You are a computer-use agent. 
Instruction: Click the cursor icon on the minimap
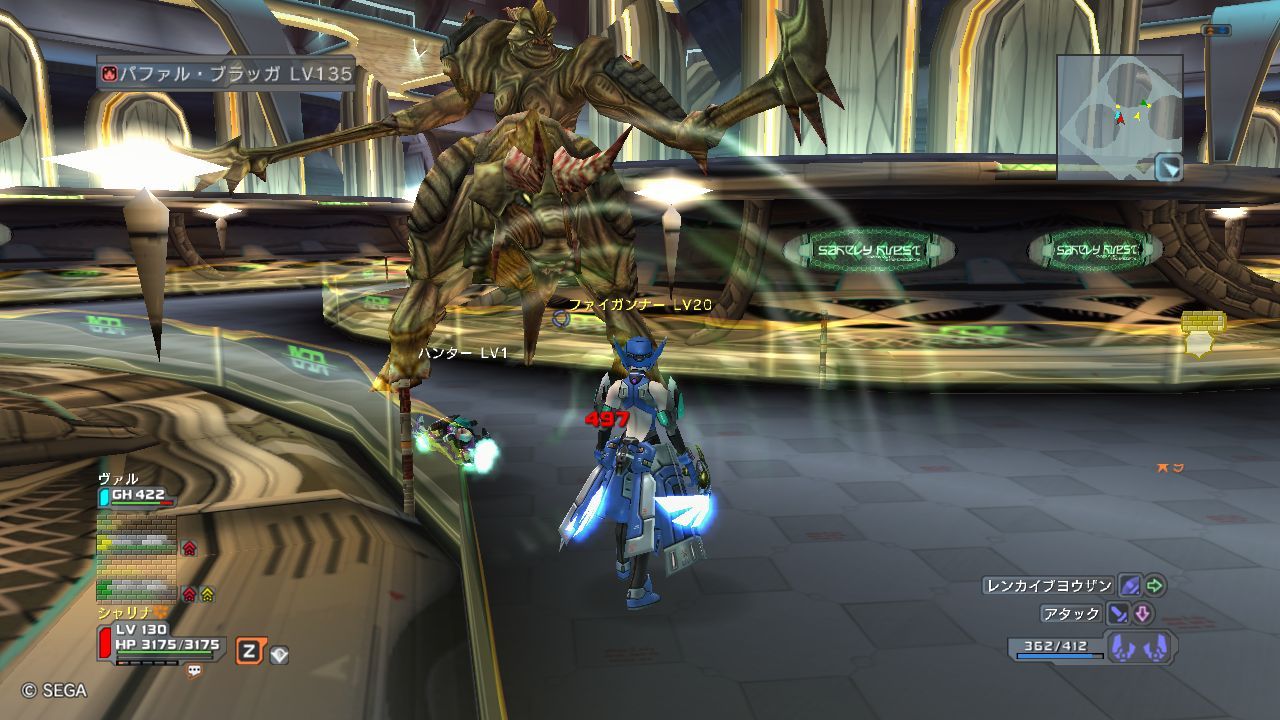[x=1168, y=167]
